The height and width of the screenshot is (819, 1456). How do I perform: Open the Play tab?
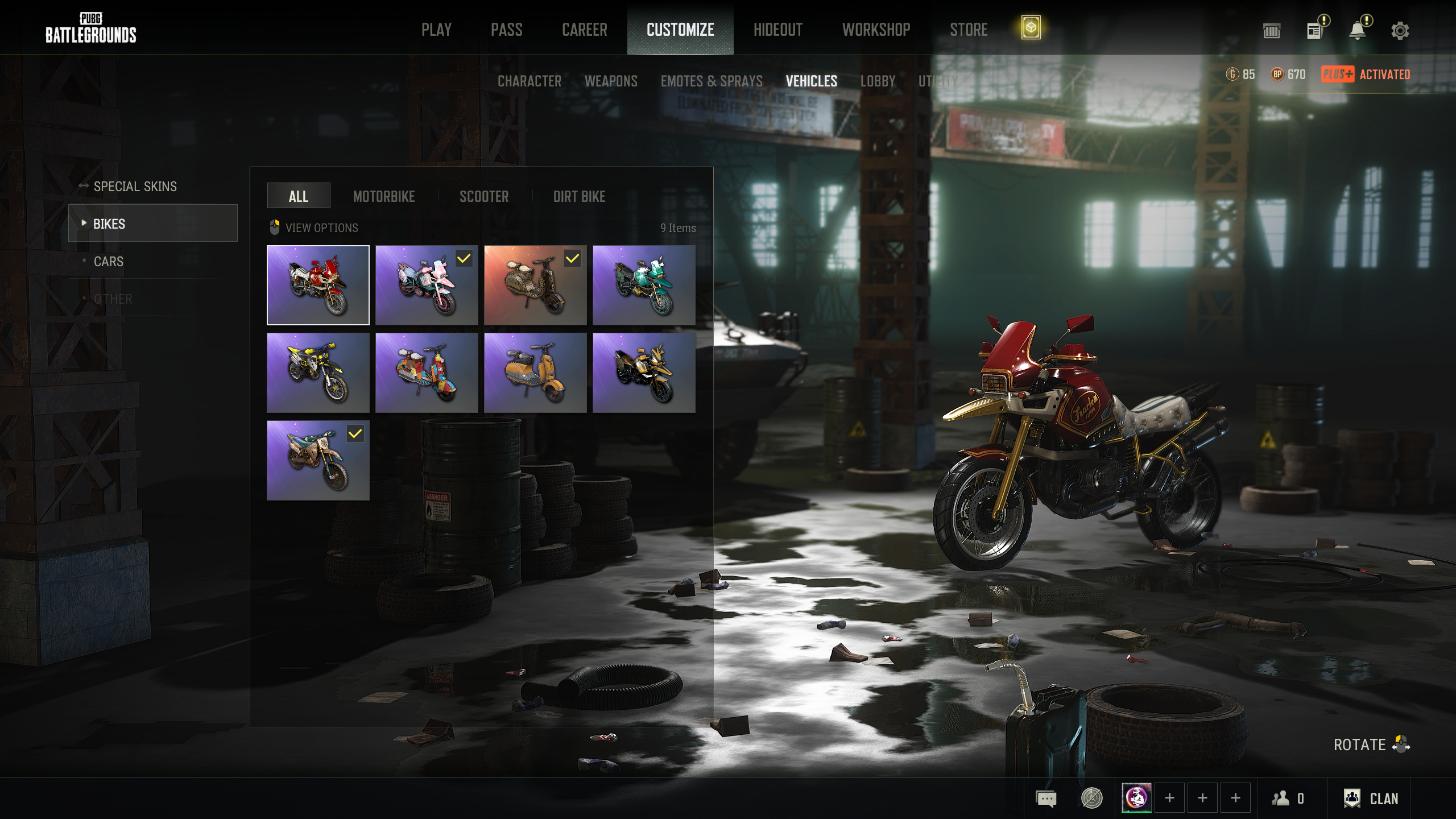[436, 30]
